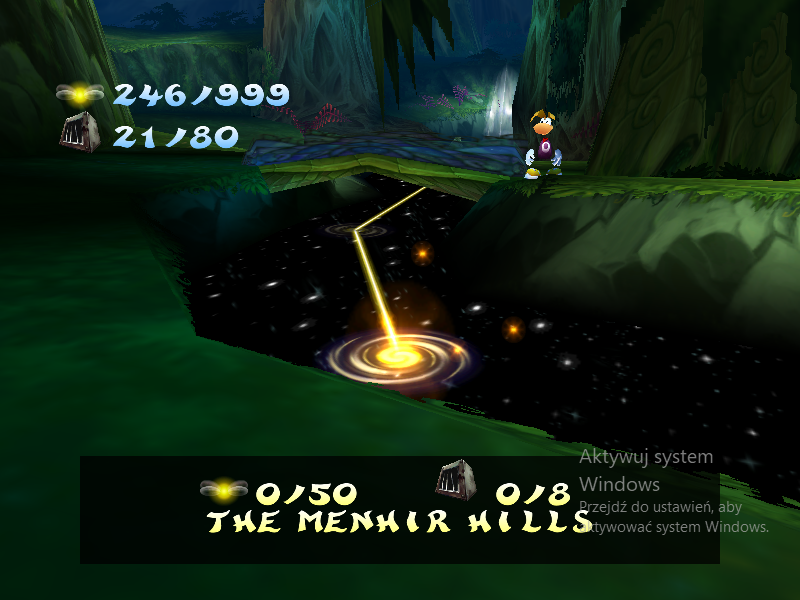Select The Menhir Hills level title
Image resolution: width=800 pixels, height=600 pixels.
tap(398, 521)
